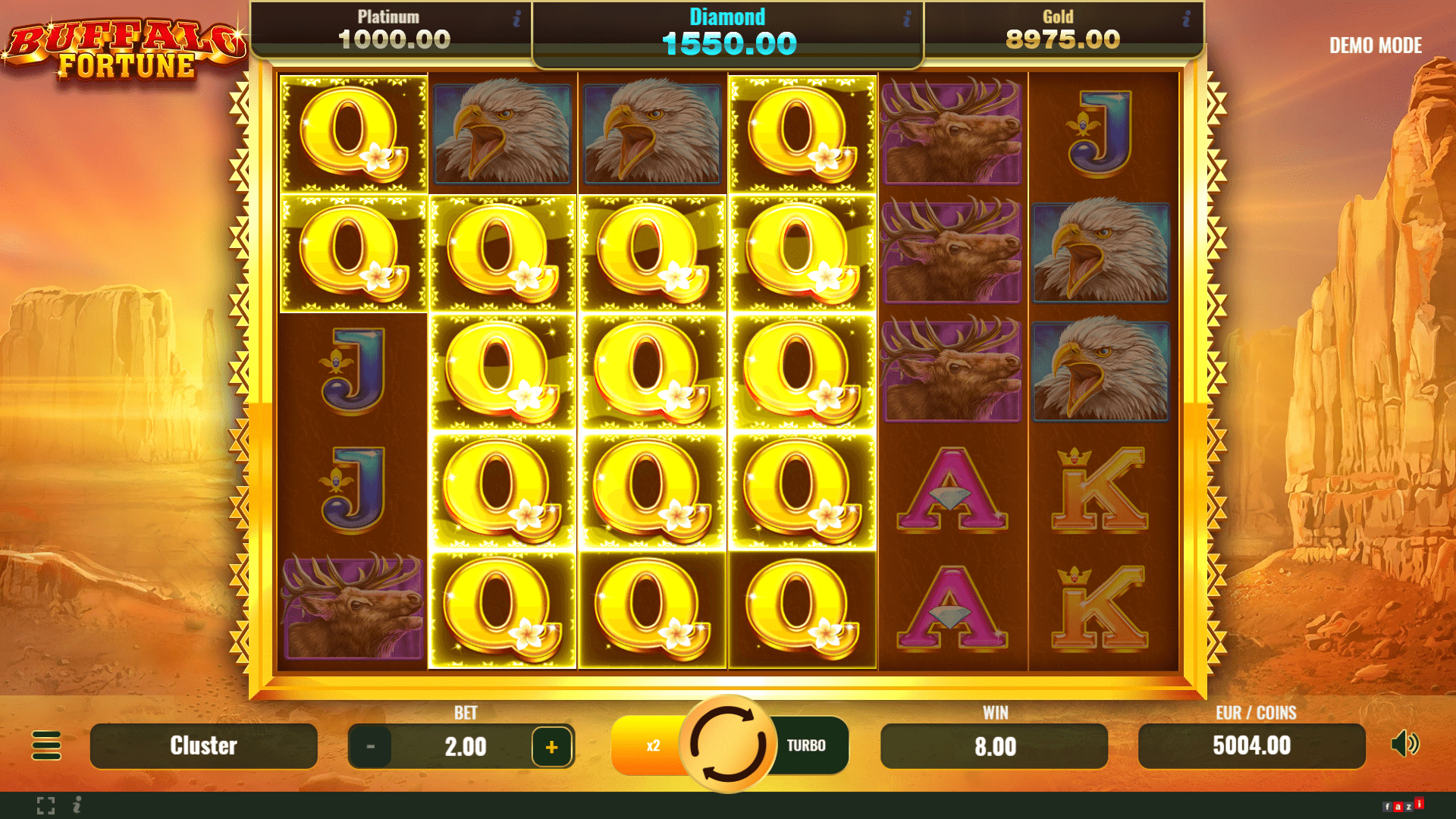Increase the bet with the plus button
This screenshot has height=819, width=1456.
551,746
